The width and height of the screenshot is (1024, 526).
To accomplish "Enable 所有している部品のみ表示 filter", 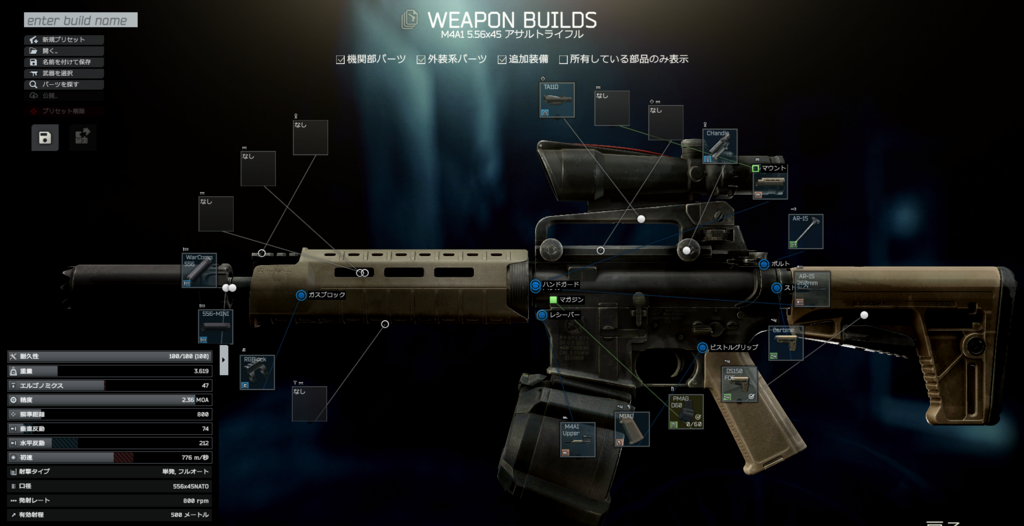I will (x=564, y=59).
